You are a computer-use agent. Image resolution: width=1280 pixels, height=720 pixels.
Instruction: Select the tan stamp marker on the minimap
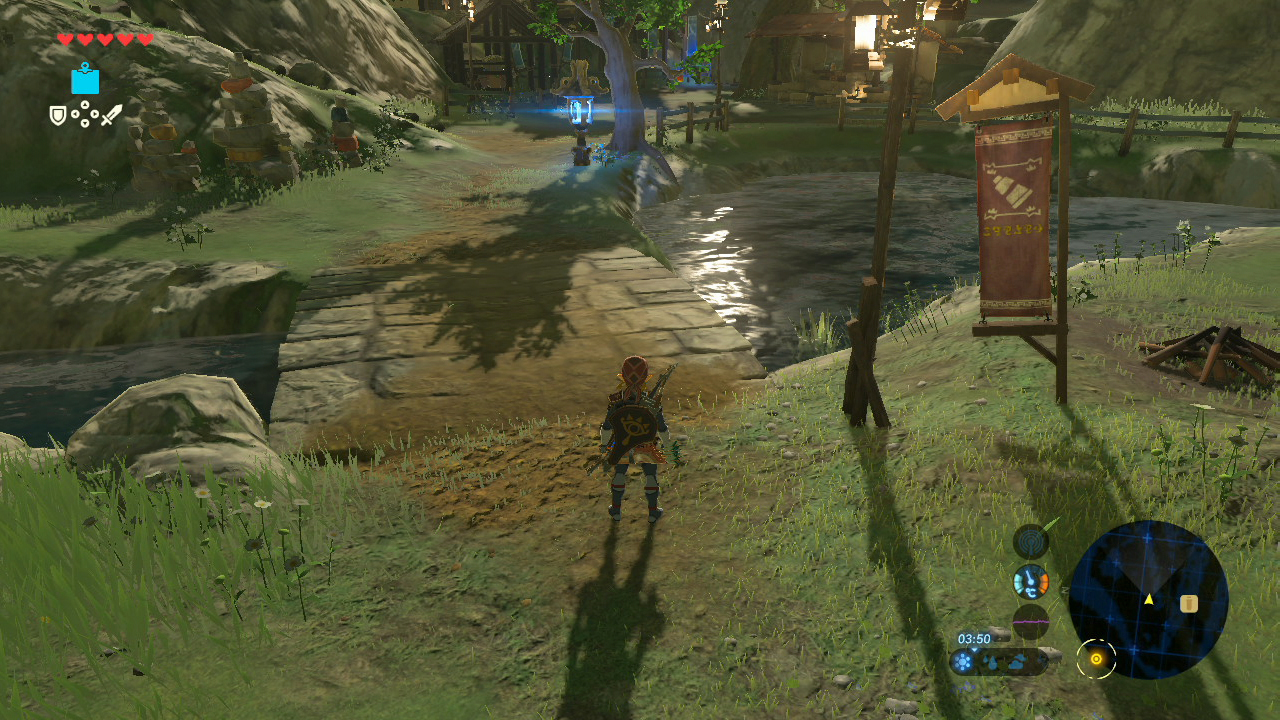pos(1188,603)
